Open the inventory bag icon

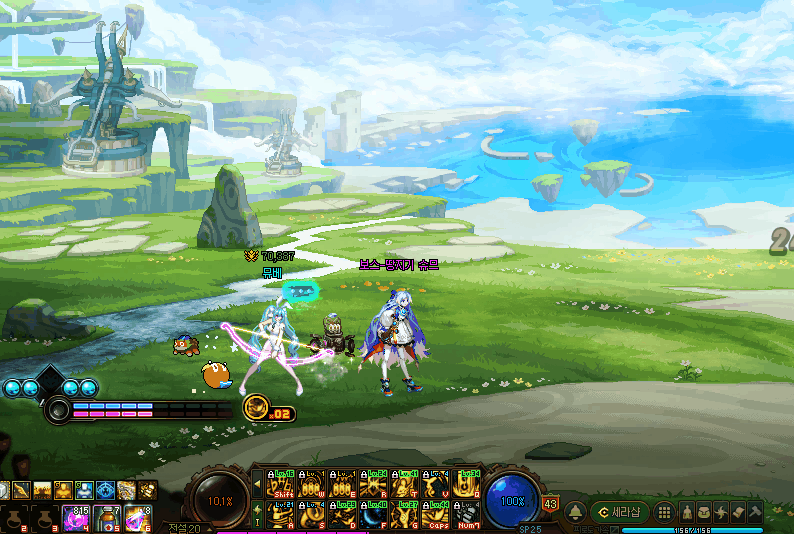tap(704, 512)
